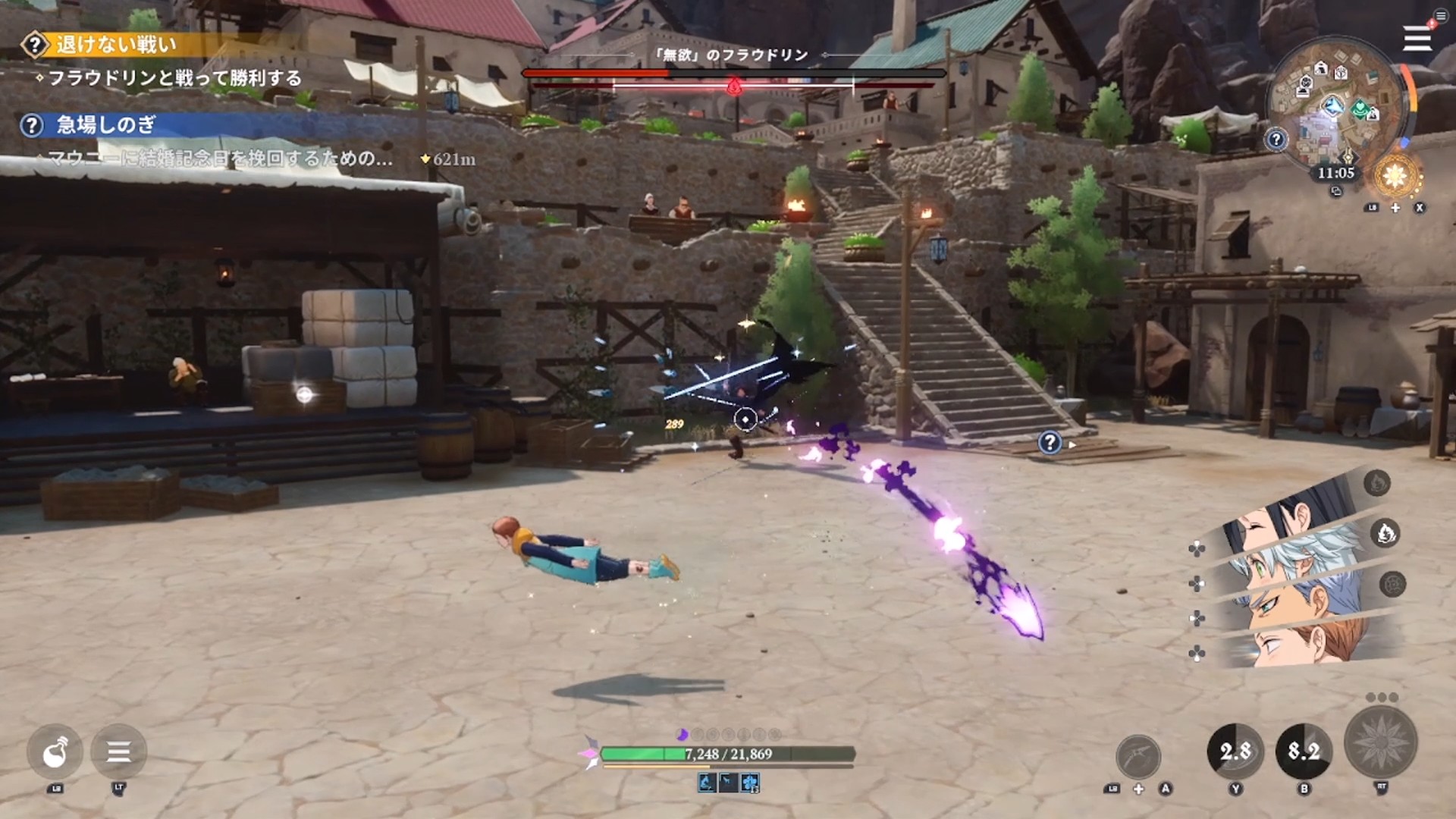Viewport: 1456px width, 819px height.
Task: Activate the skill showing 8.2 cooldown
Action: pyautogui.click(x=1304, y=752)
